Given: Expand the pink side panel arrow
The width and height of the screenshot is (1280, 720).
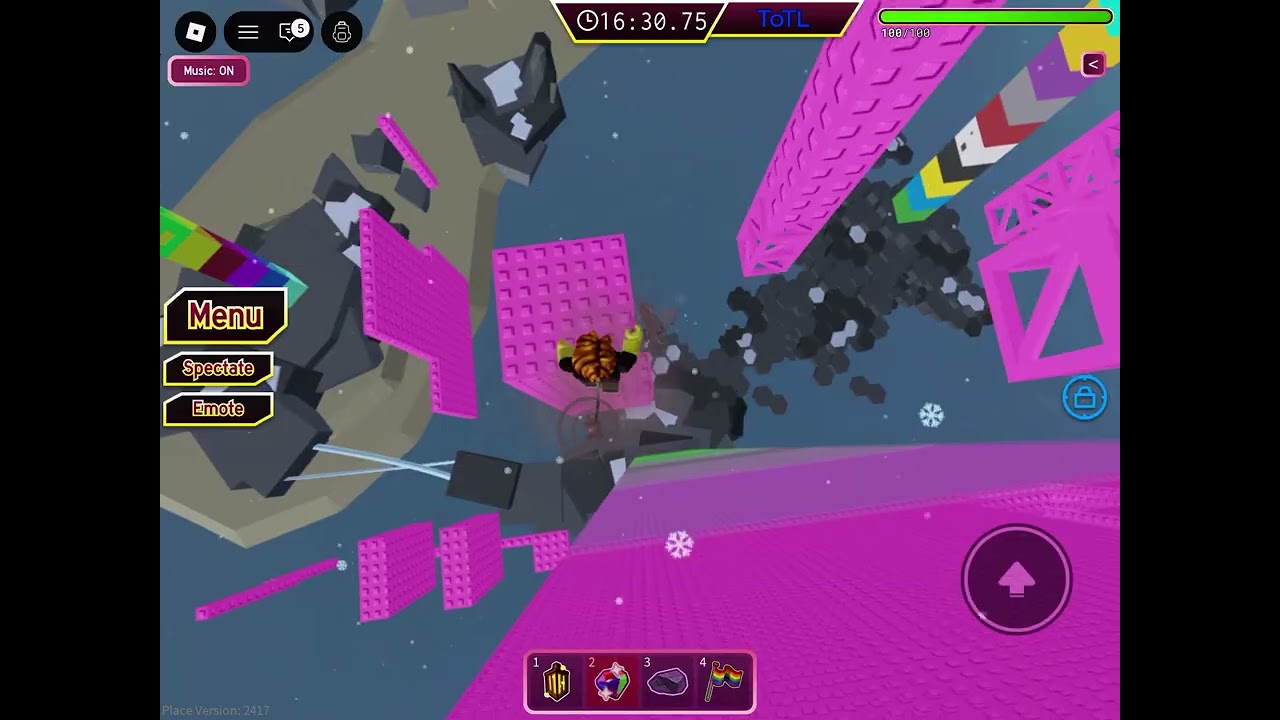Looking at the screenshot, I should point(1093,64).
